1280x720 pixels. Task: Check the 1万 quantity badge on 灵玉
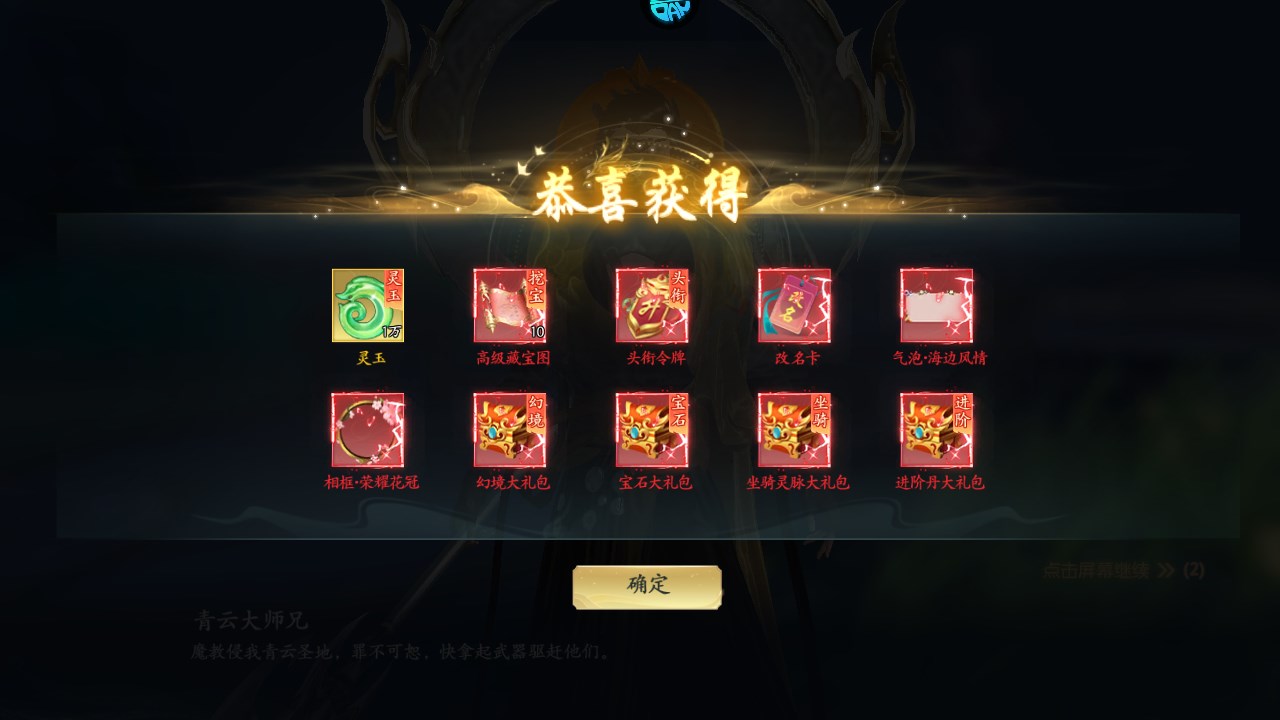pos(393,333)
